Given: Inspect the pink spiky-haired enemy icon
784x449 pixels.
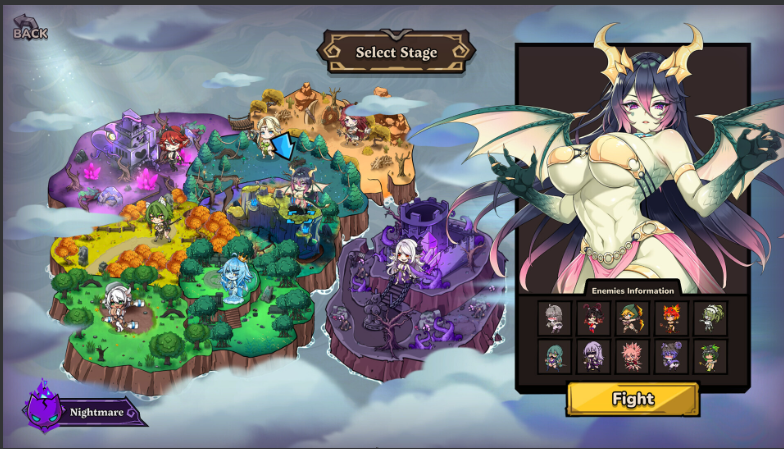Looking at the screenshot, I should [632, 356].
